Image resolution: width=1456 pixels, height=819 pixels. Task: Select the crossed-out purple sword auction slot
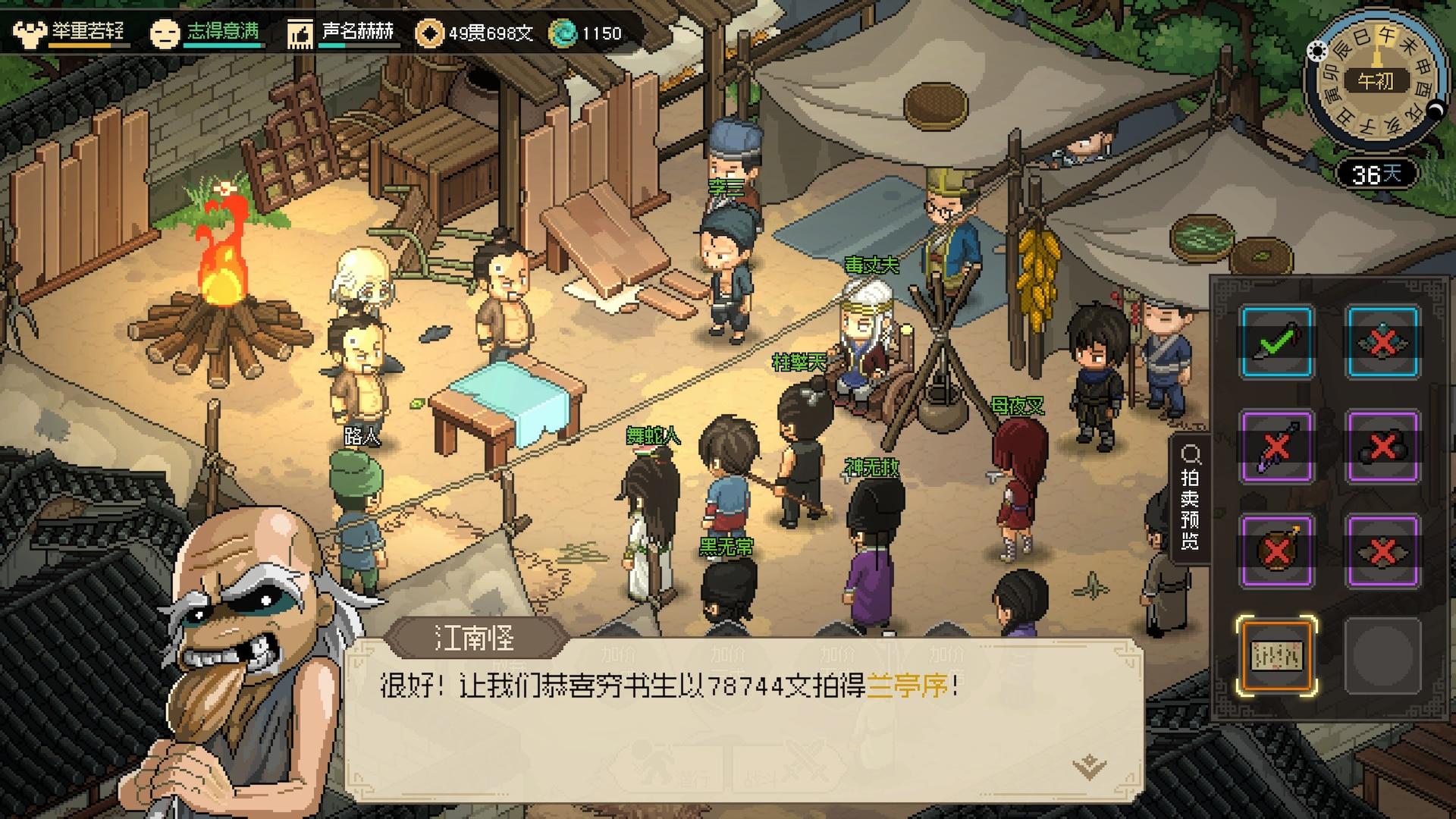tap(1277, 447)
